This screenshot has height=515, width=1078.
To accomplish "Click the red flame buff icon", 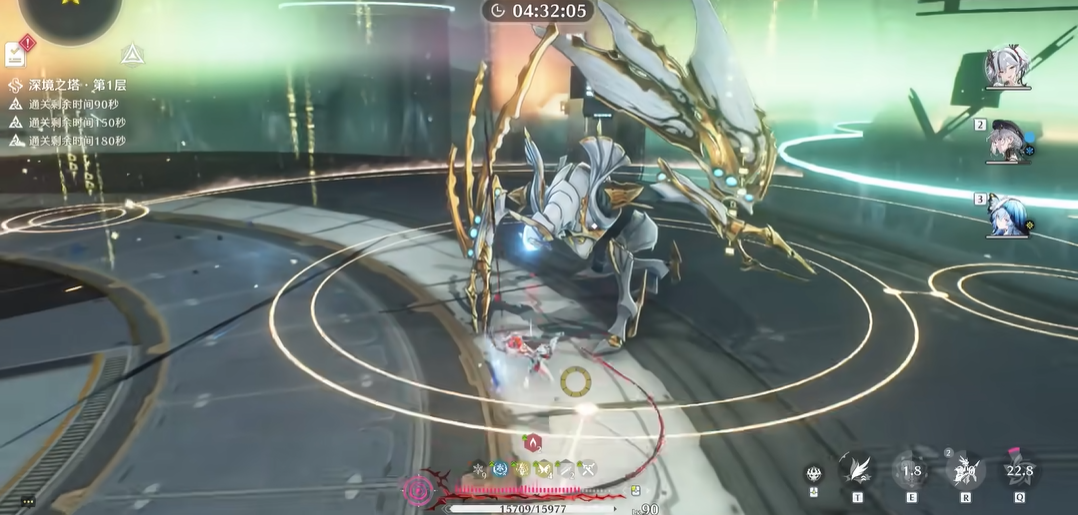I will (533, 443).
